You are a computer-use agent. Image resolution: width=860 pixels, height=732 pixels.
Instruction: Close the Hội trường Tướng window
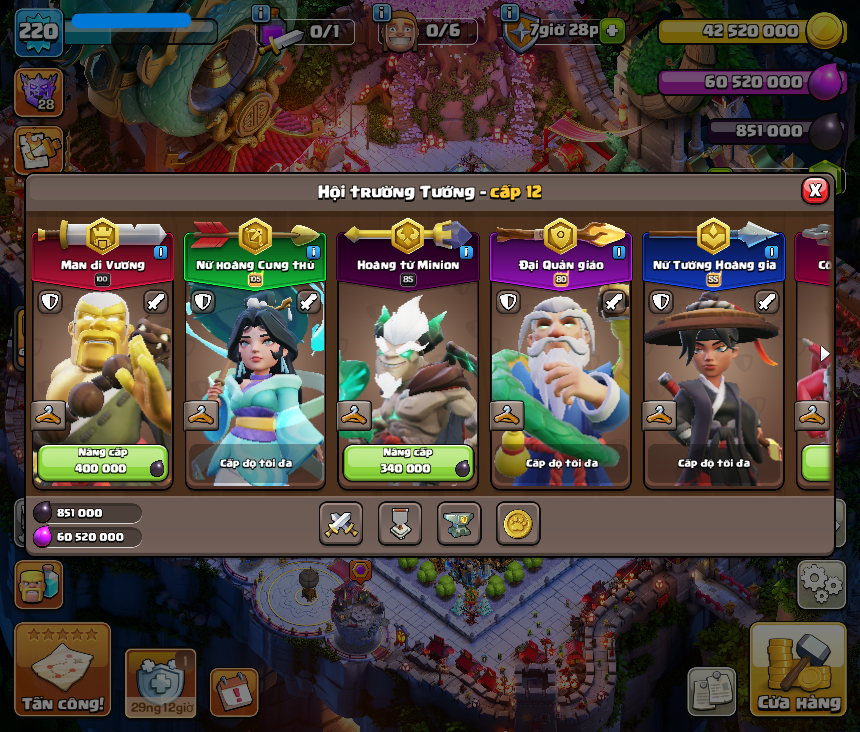(x=815, y=190)
